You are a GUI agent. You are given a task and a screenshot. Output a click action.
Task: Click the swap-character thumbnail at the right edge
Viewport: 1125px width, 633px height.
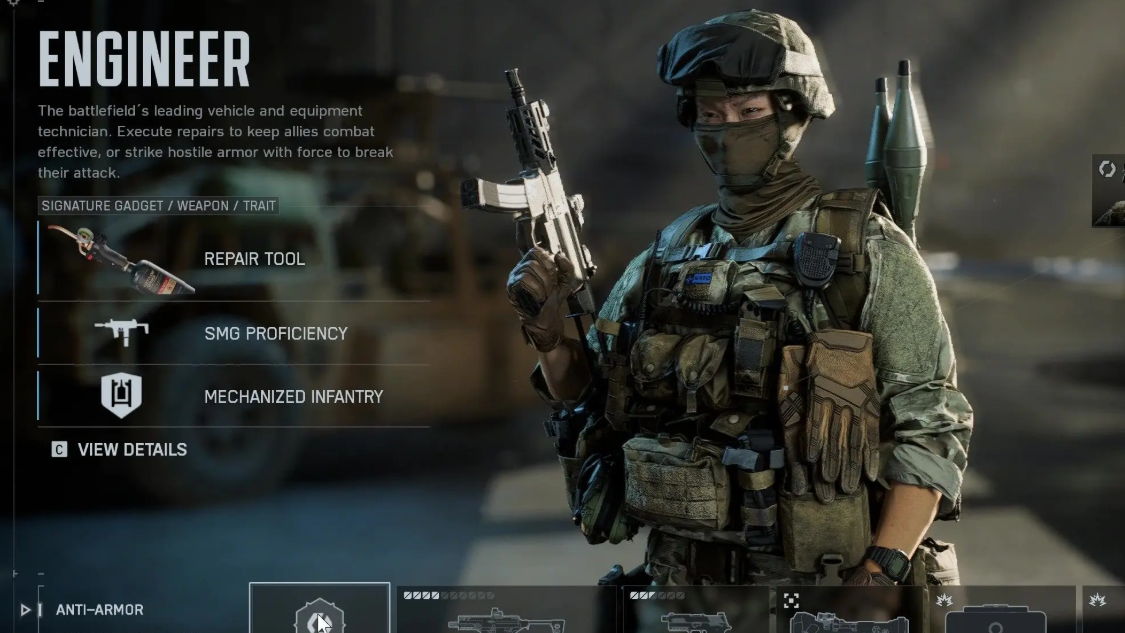pyautogui.click(x=1109, y=191)
